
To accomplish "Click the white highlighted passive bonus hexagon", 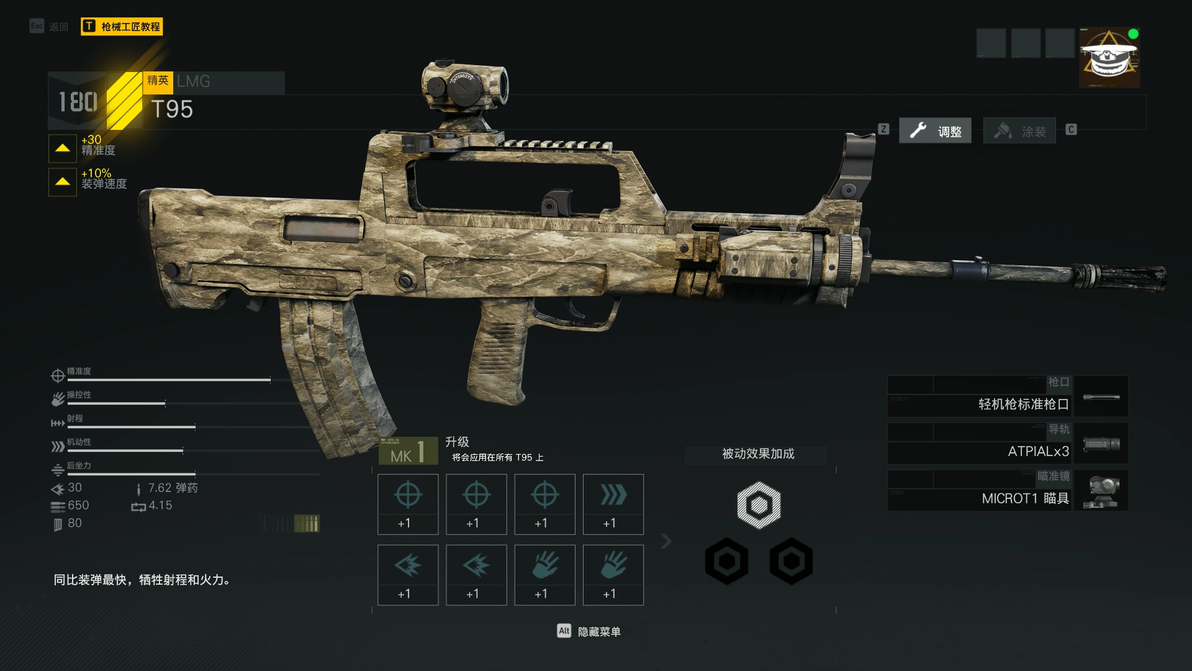I will pyautogui.click(x=759, y=506).
